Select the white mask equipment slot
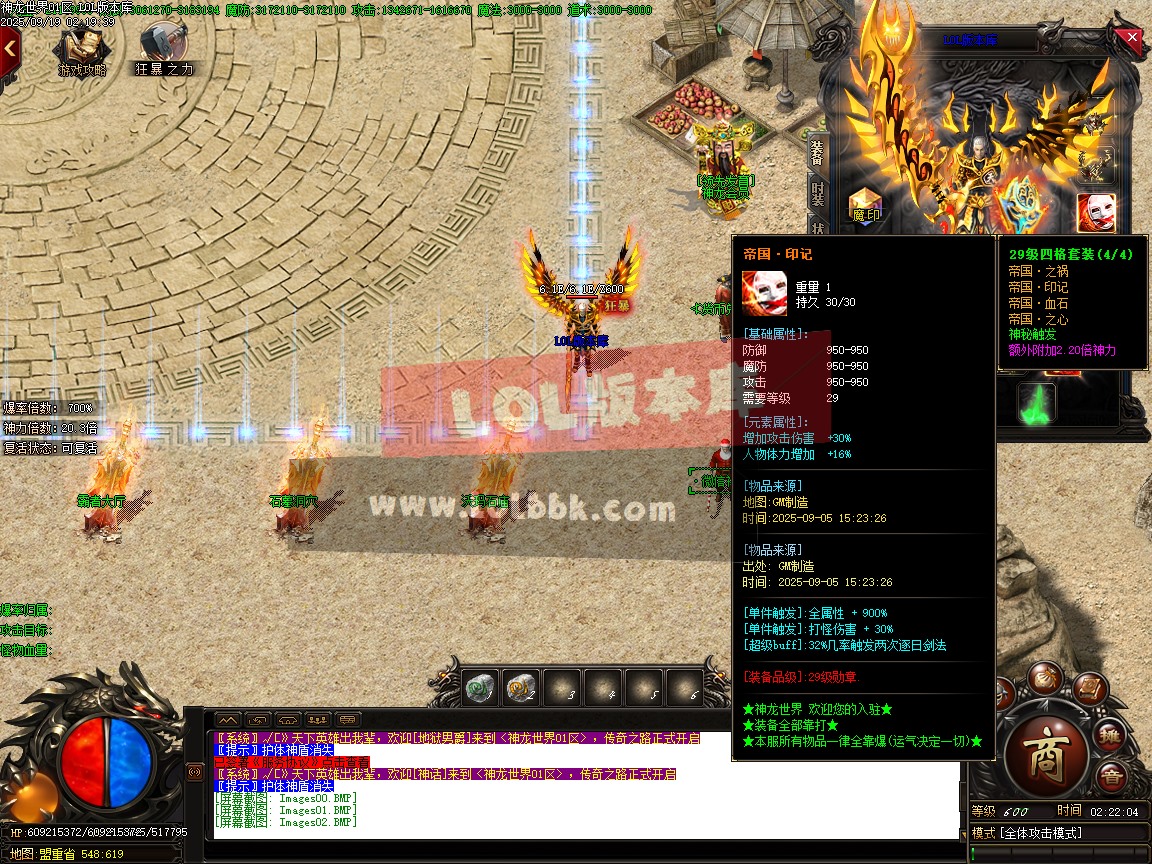This screenshot has width=1152, height=864. [x=1096, y=211]
